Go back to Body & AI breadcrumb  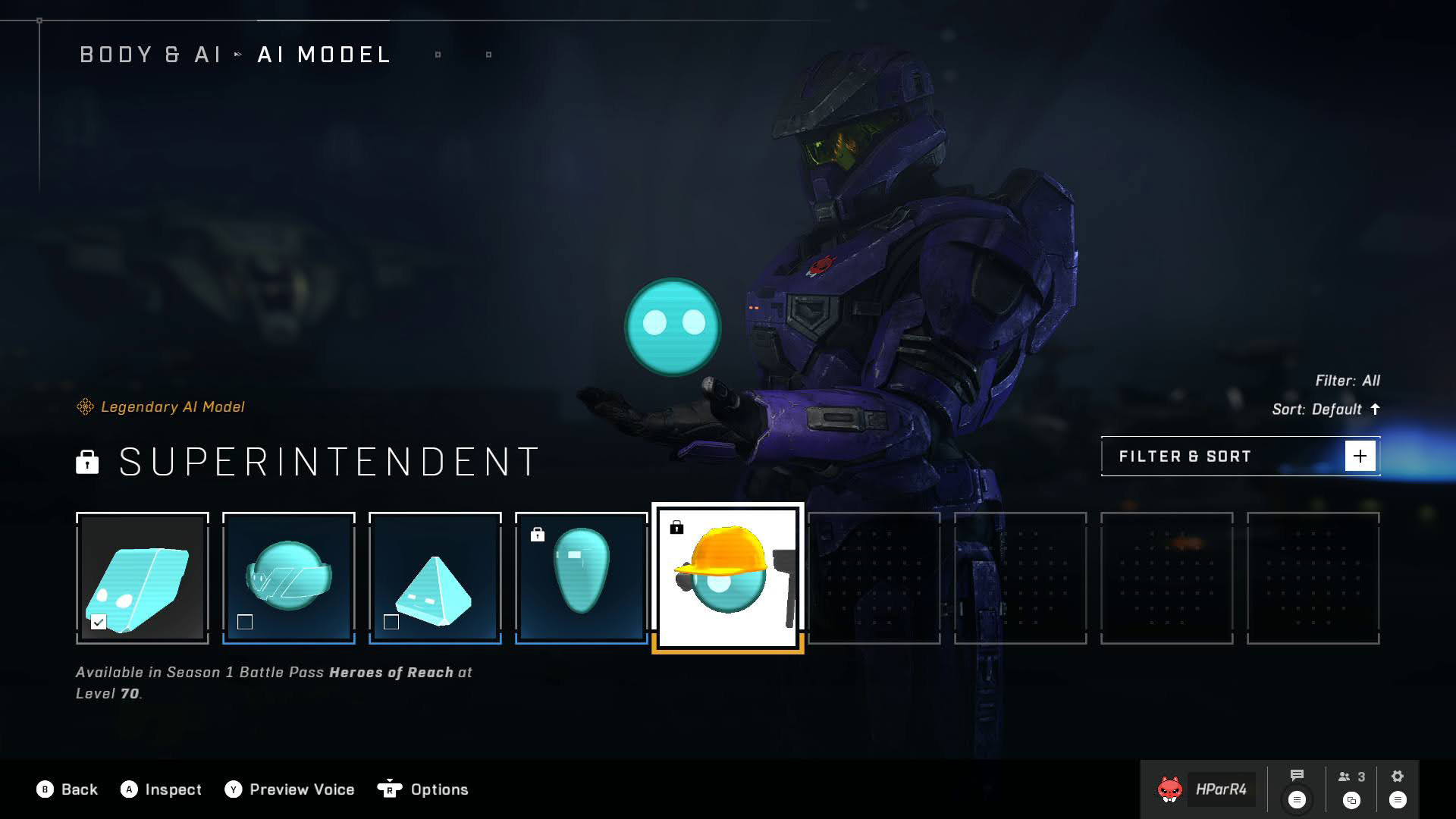pos(150,55)
